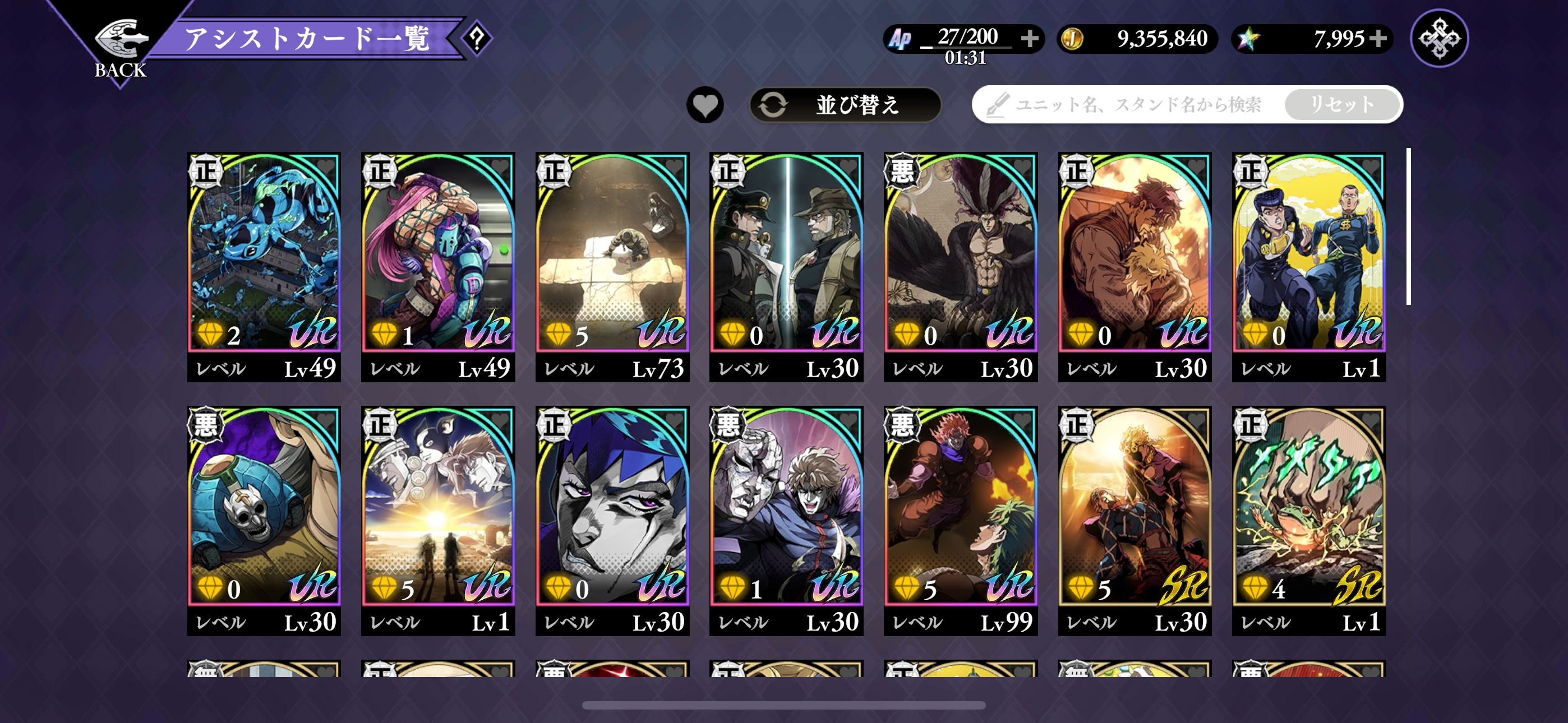Toggle the heart favorites filter

pyautogui.click(x=705, y=105)
